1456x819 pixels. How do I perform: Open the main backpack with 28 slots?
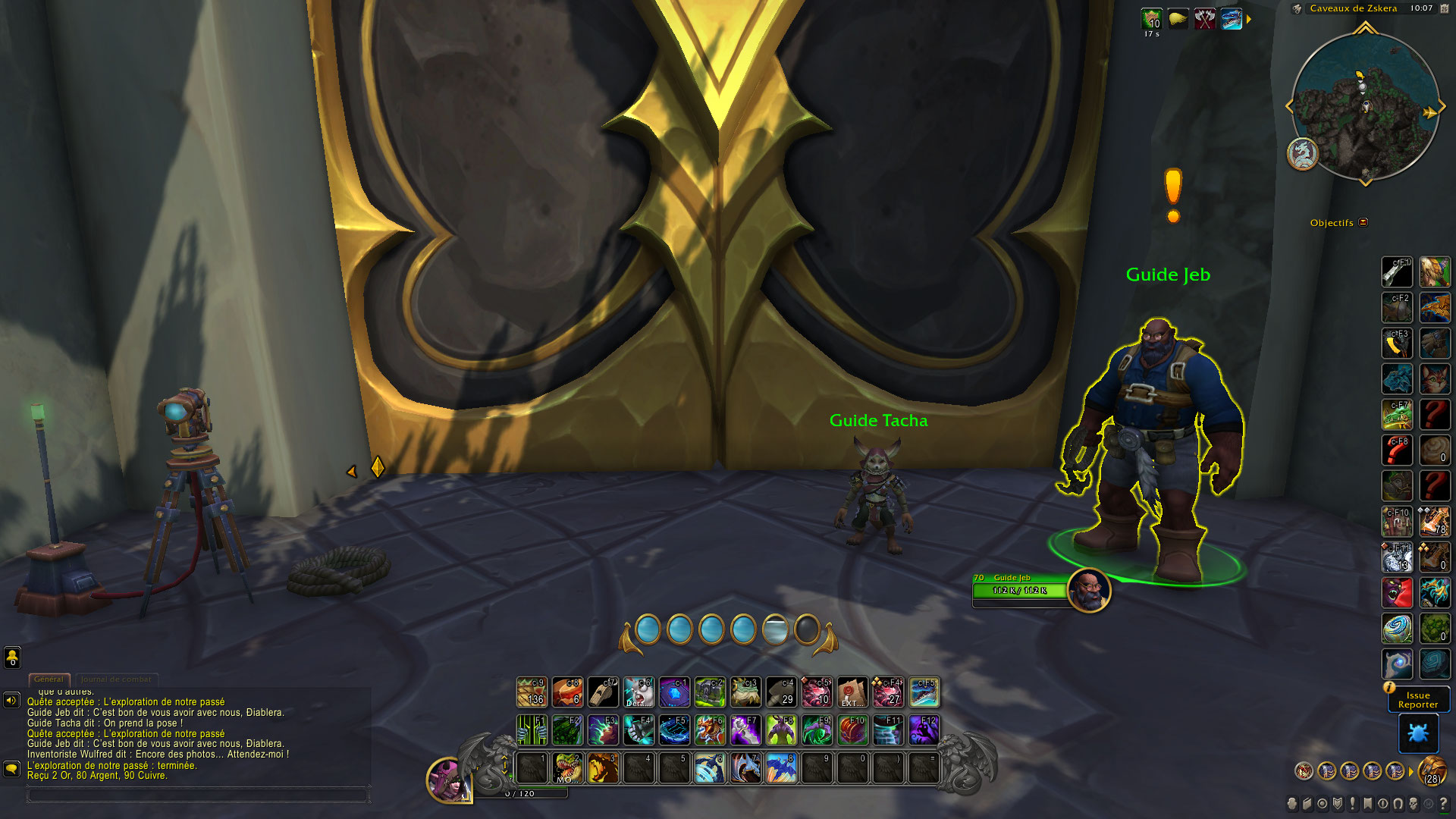pyautogui.click(x=1432, y=771)
